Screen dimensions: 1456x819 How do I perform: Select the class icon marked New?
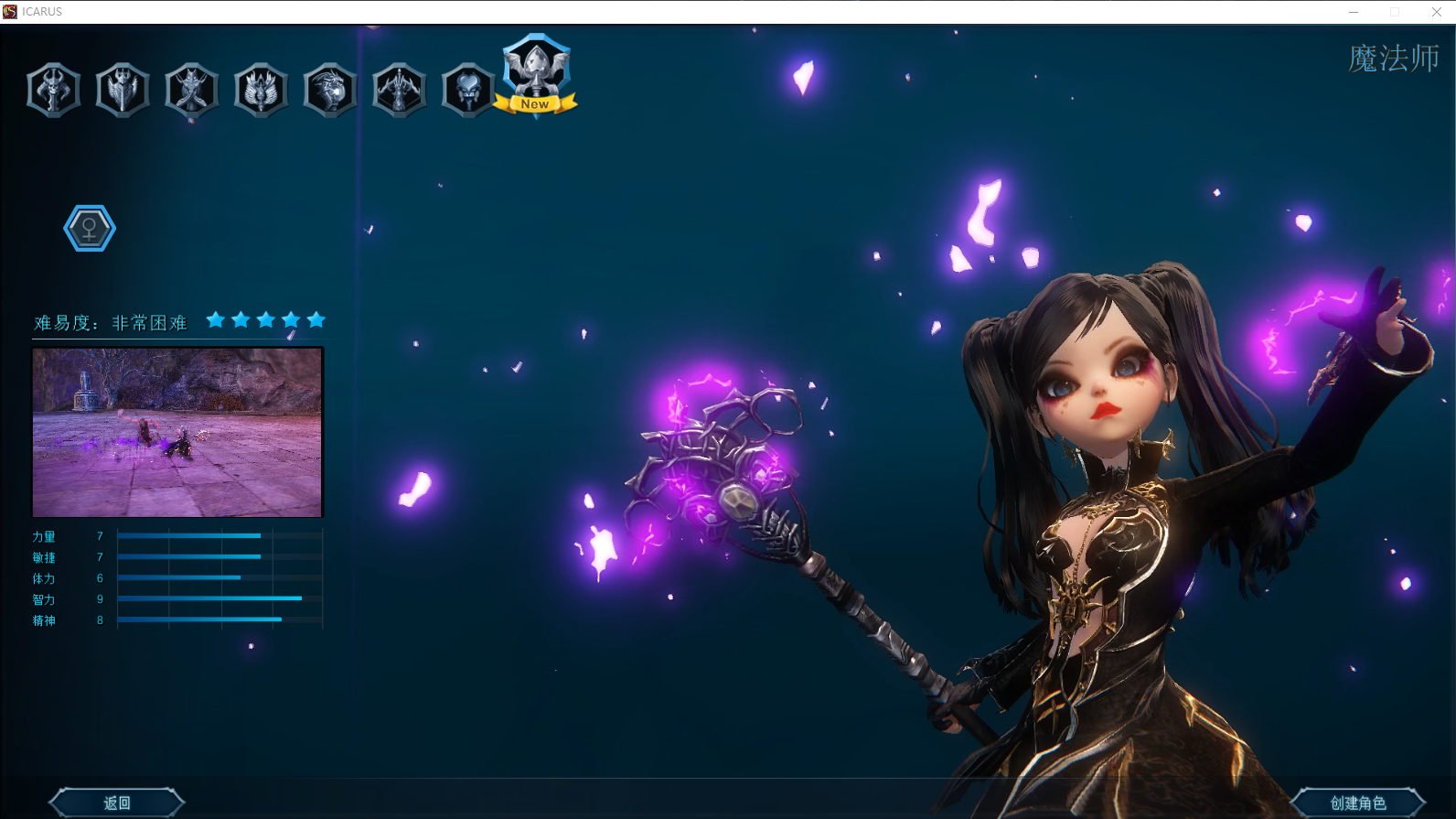(x=536, y=75)
